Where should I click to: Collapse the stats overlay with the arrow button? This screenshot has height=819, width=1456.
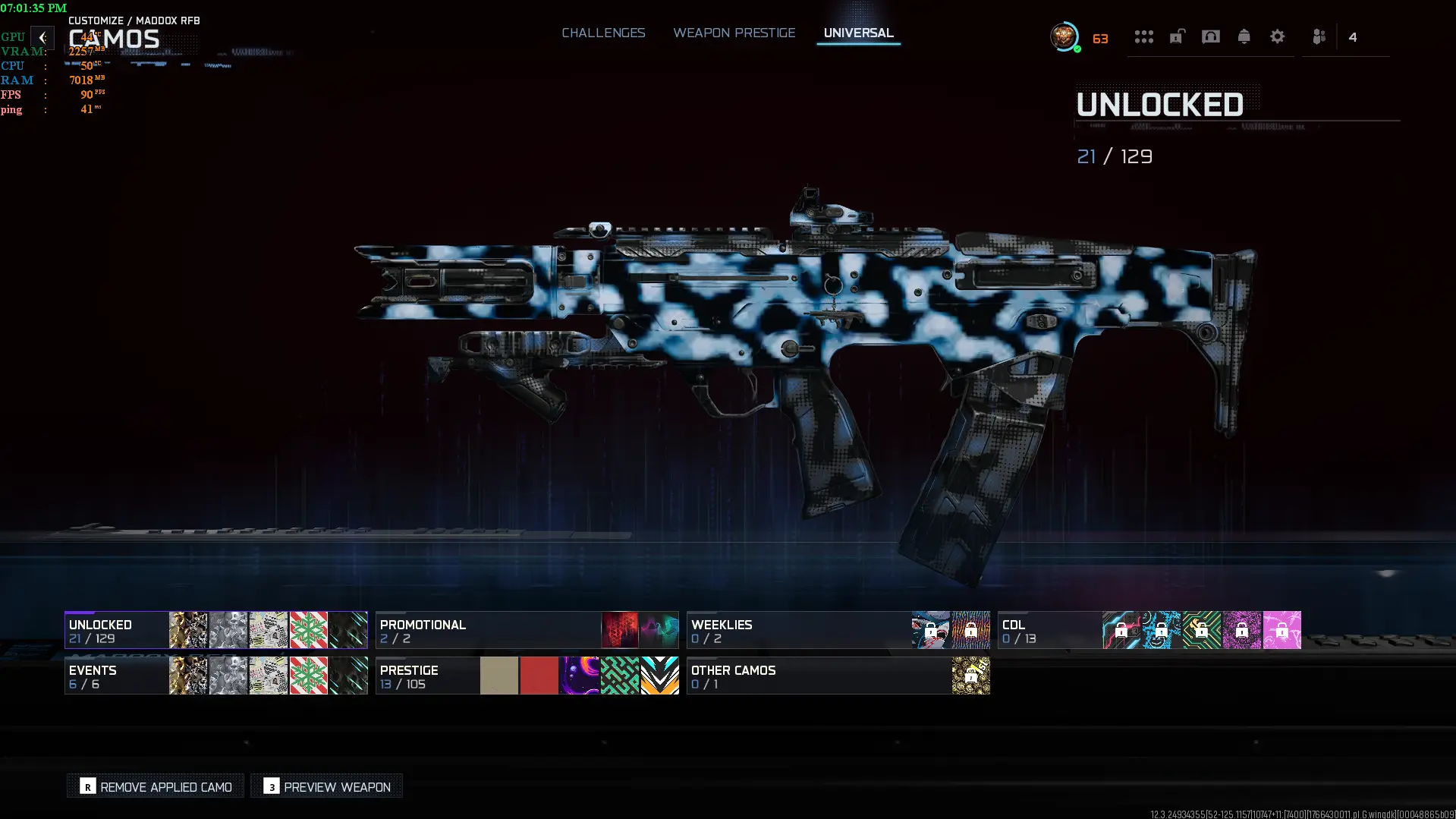click(x=42, y=37)
